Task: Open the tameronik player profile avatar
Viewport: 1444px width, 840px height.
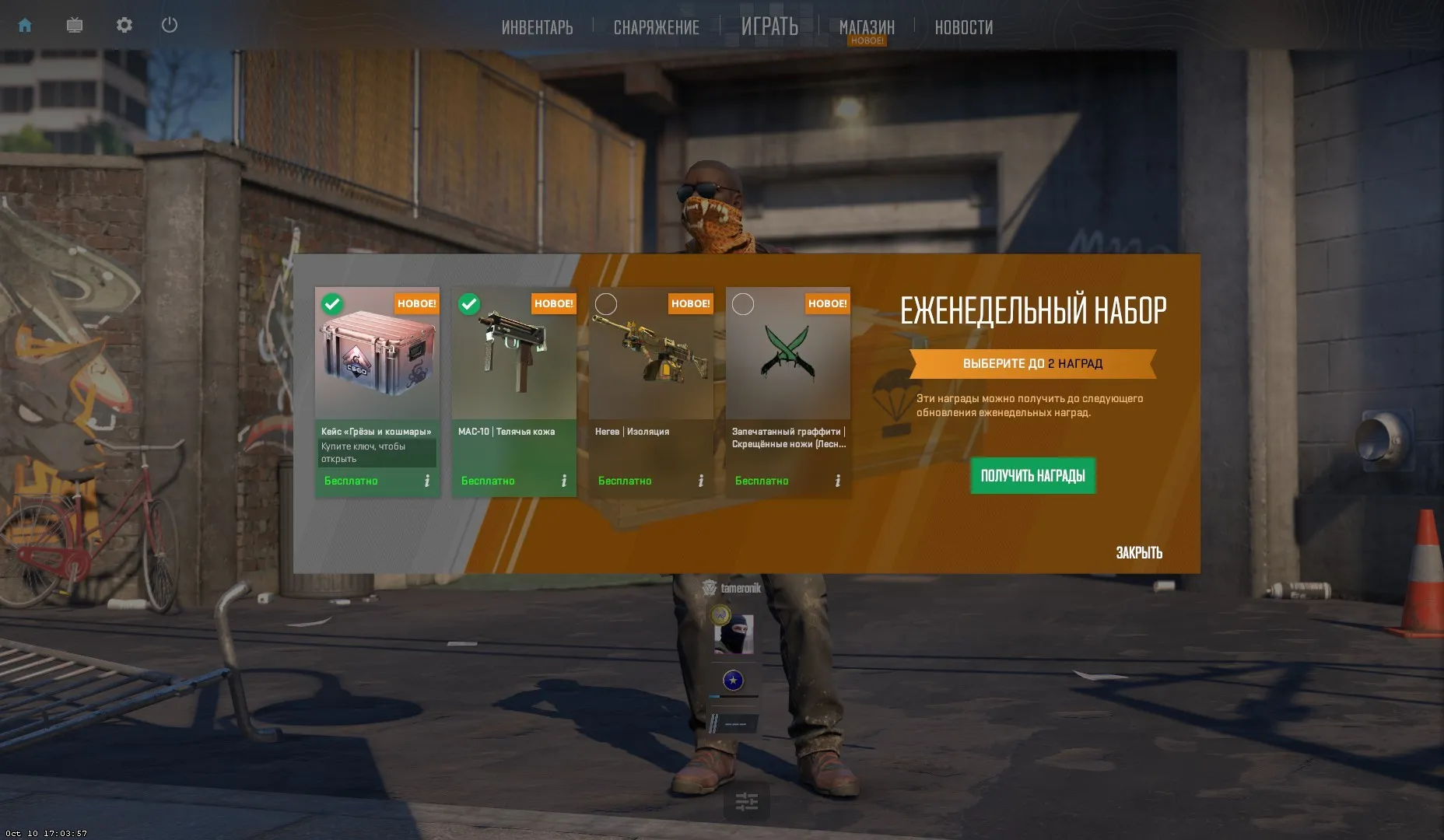Action: [x=734, y=634]
